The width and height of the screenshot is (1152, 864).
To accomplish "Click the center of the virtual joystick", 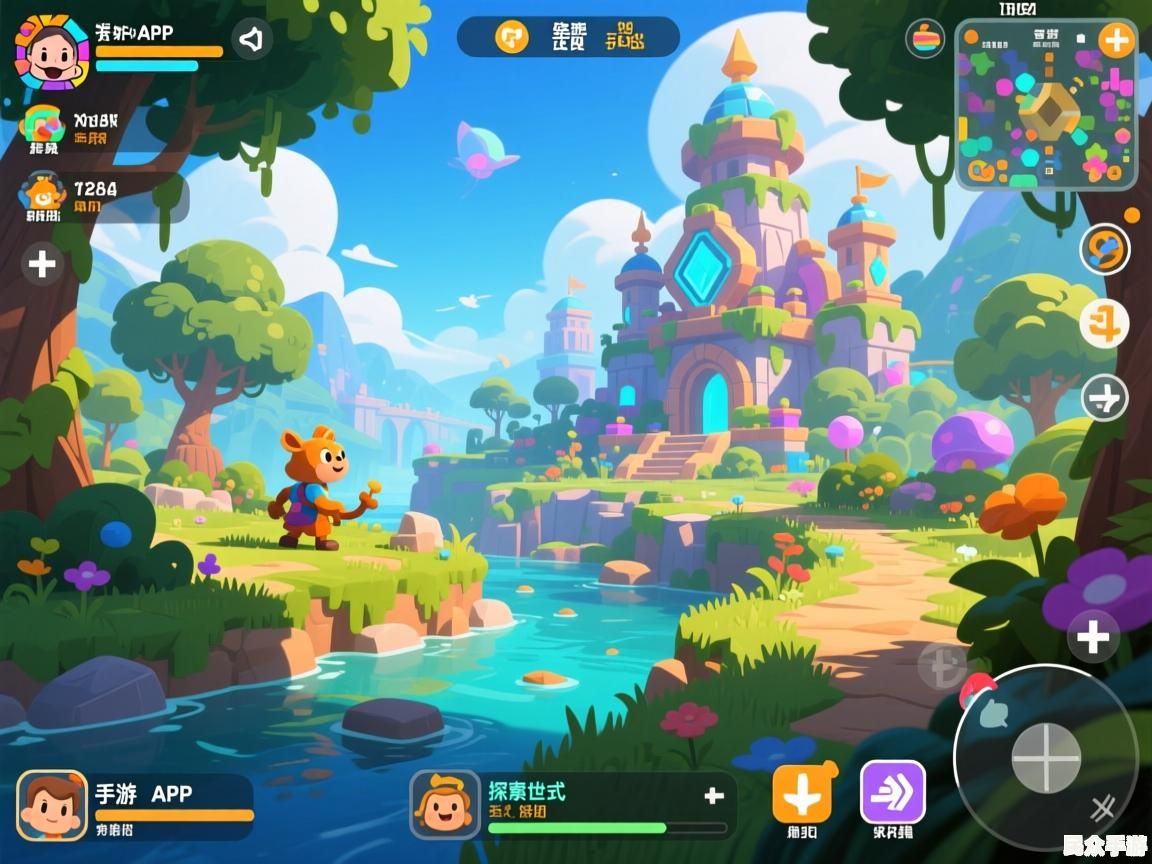I will (1046, 757).
